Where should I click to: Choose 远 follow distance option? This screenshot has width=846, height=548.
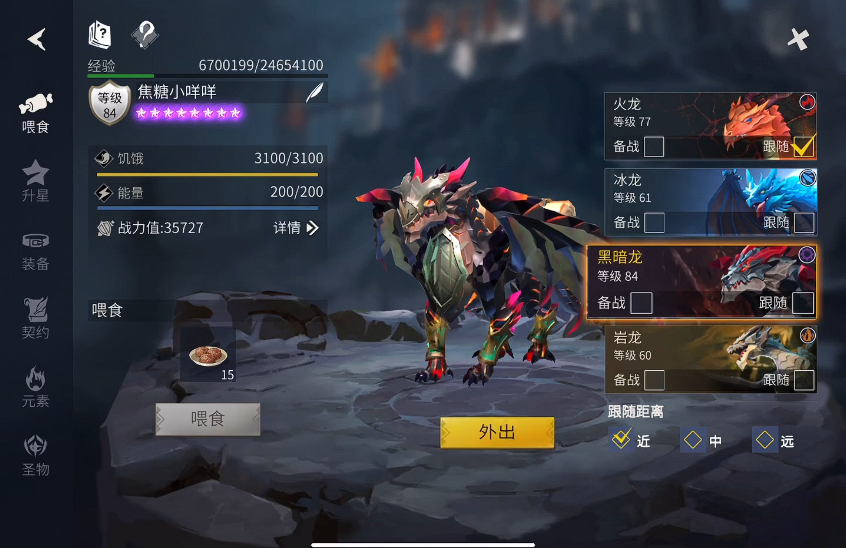(x=765, y=440)
